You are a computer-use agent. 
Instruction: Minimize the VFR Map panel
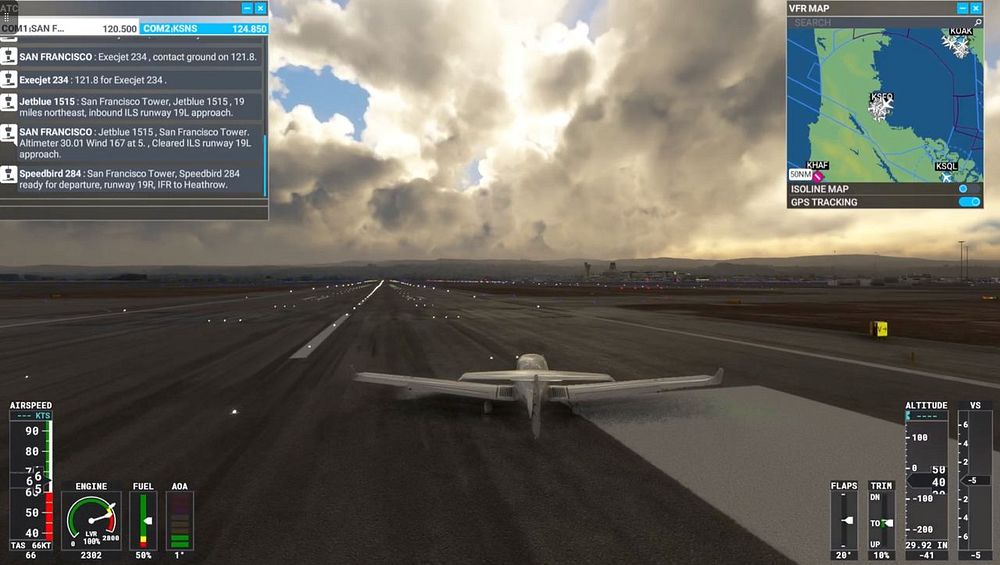963,8
